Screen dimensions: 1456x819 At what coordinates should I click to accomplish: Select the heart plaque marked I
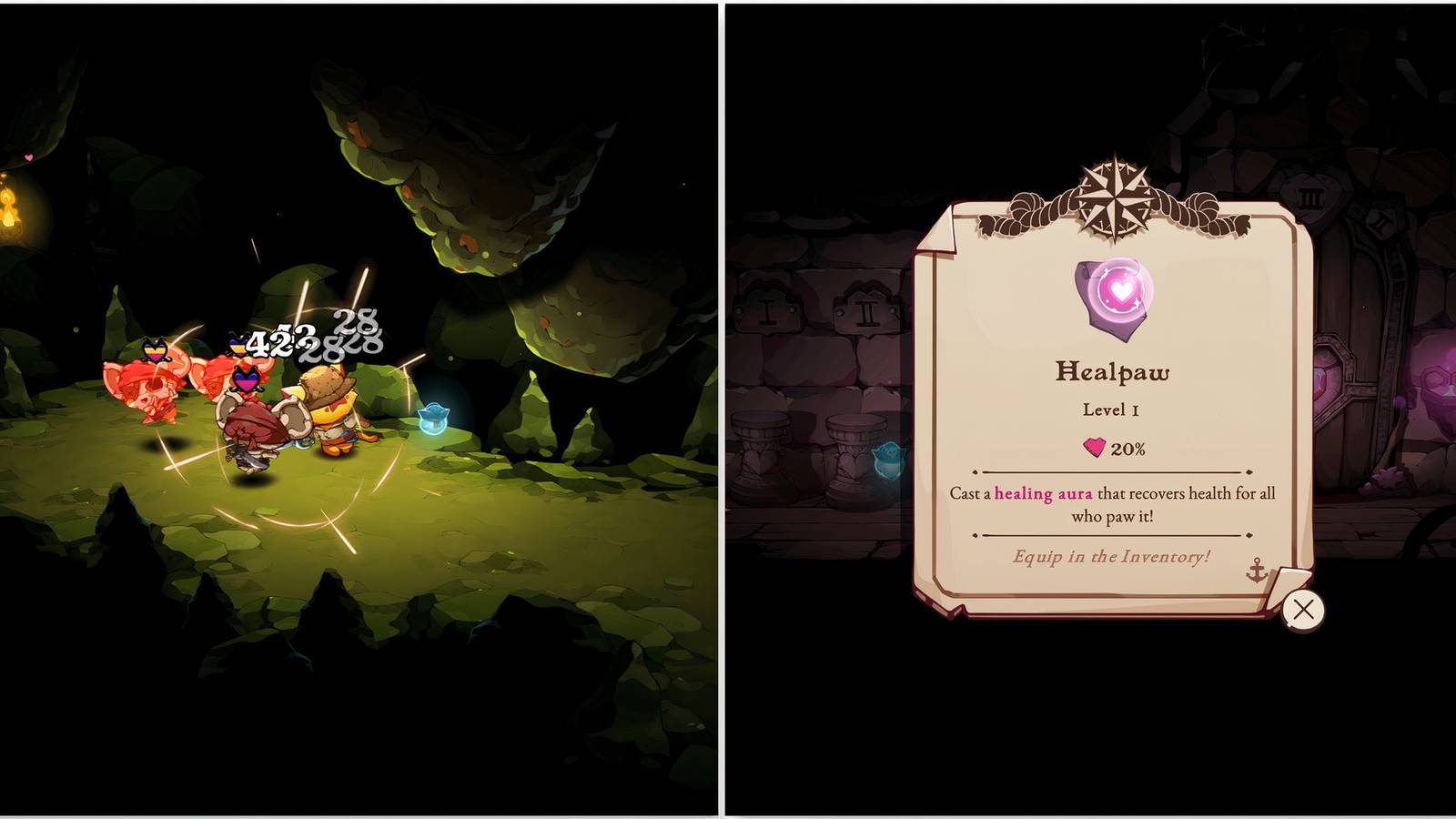(767, 309)
